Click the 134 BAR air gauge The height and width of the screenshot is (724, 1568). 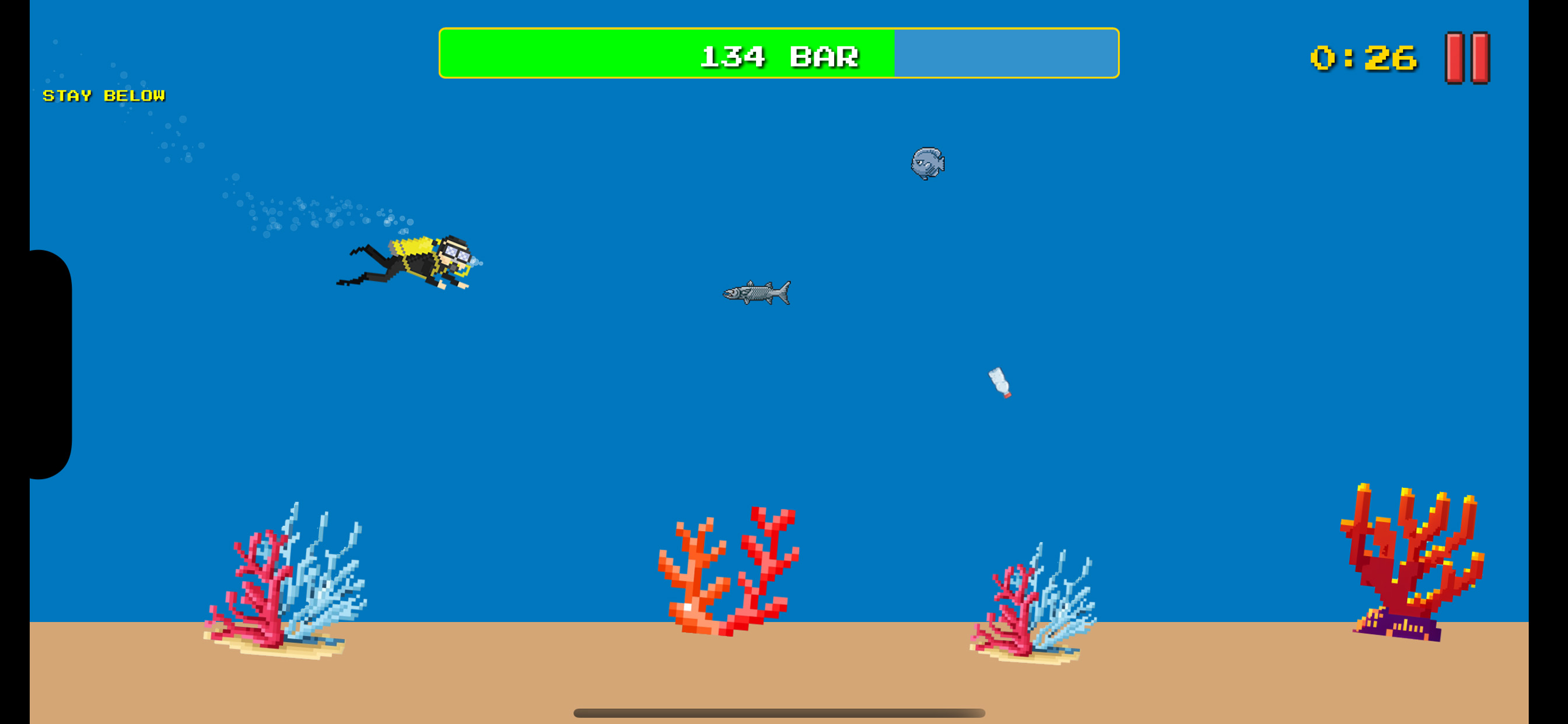click(781, 56)
